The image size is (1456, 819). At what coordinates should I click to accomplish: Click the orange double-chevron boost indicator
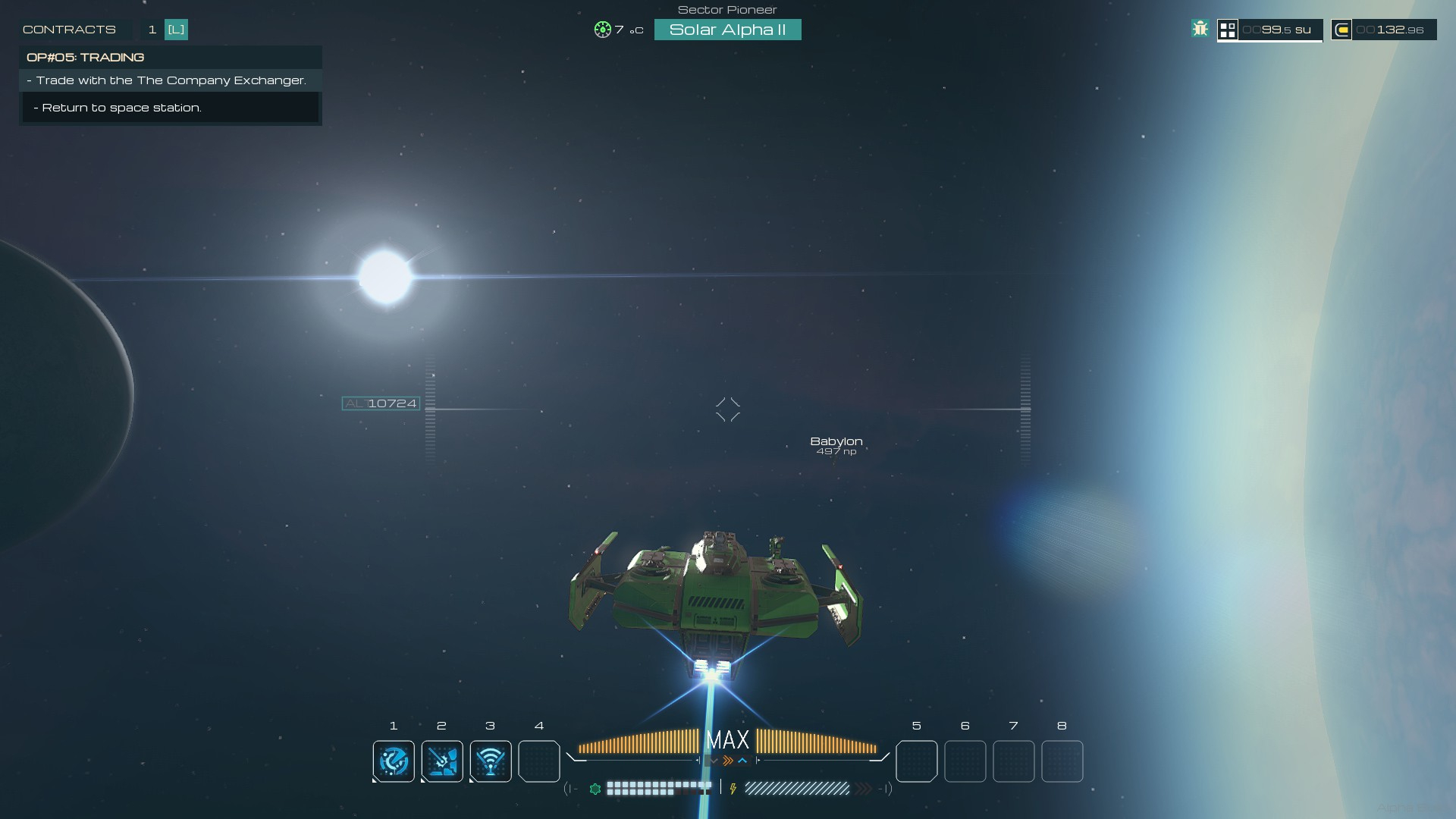coord(728,761)
